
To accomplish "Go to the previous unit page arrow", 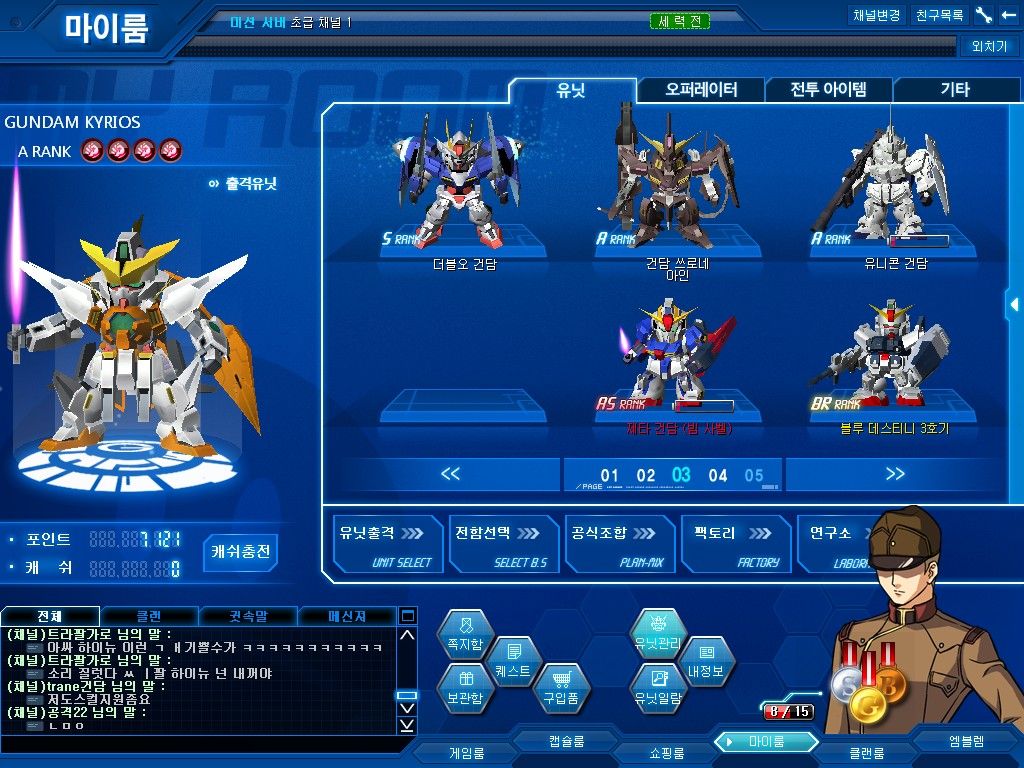I will coord(450,474).
